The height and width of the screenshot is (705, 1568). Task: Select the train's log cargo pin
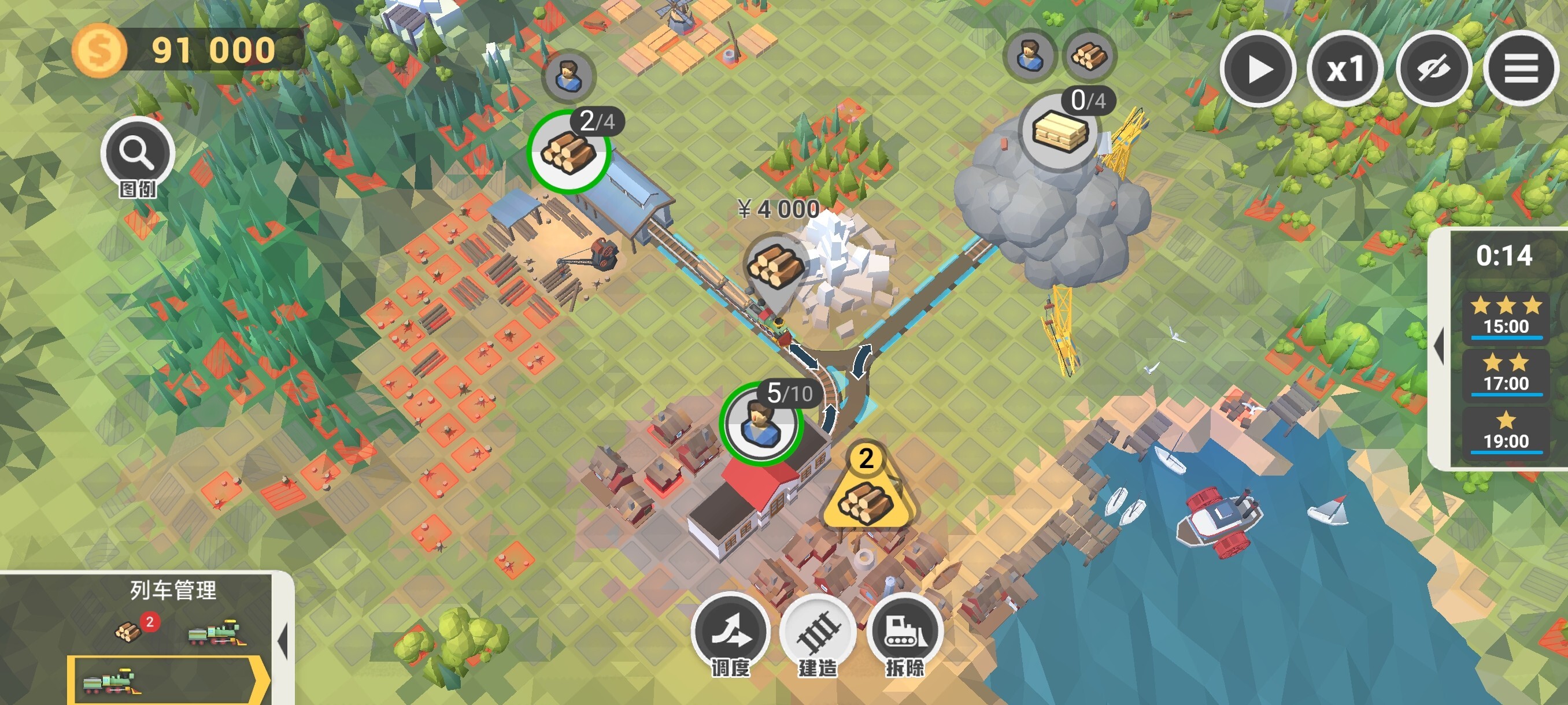tap(774, 268)
